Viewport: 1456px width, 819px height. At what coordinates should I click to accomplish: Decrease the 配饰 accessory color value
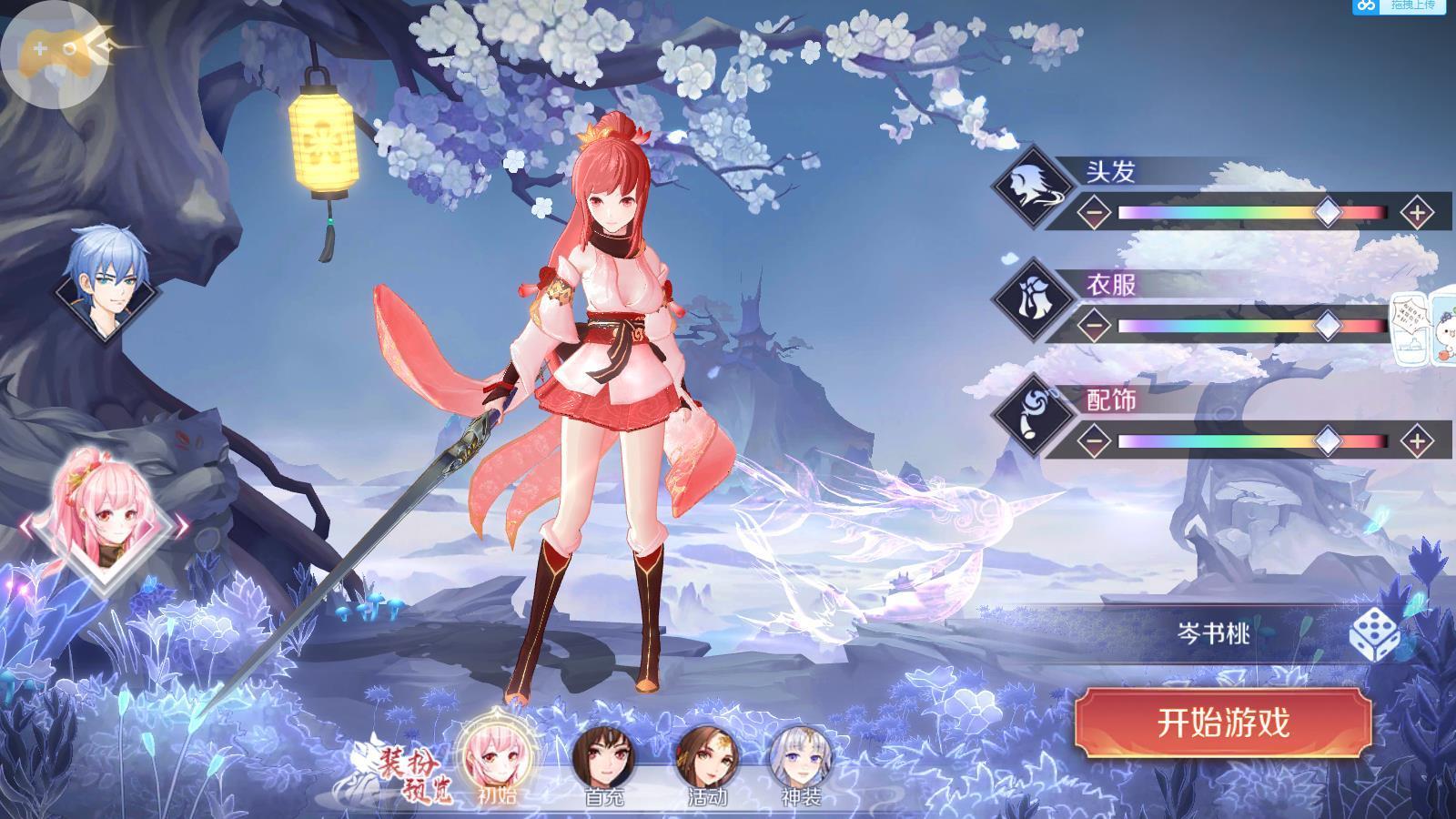click(x=1095, y=441)
